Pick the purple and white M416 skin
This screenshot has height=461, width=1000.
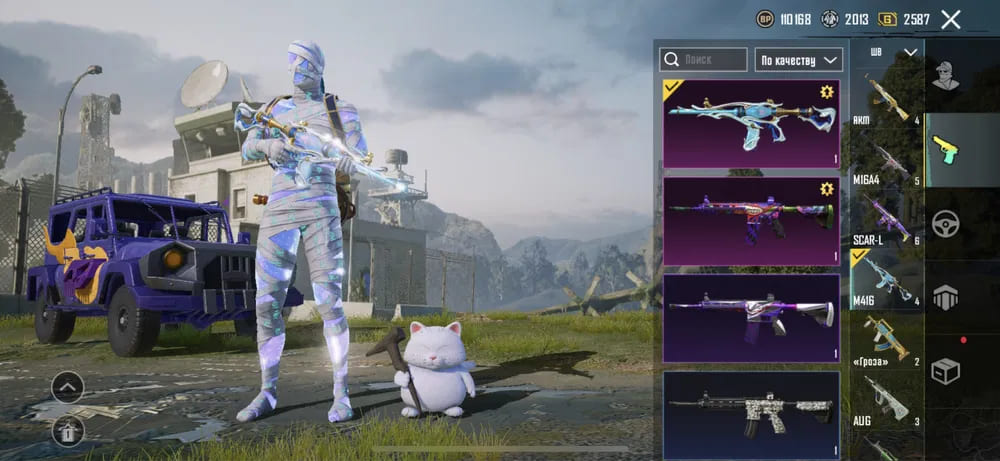point(751,317)
